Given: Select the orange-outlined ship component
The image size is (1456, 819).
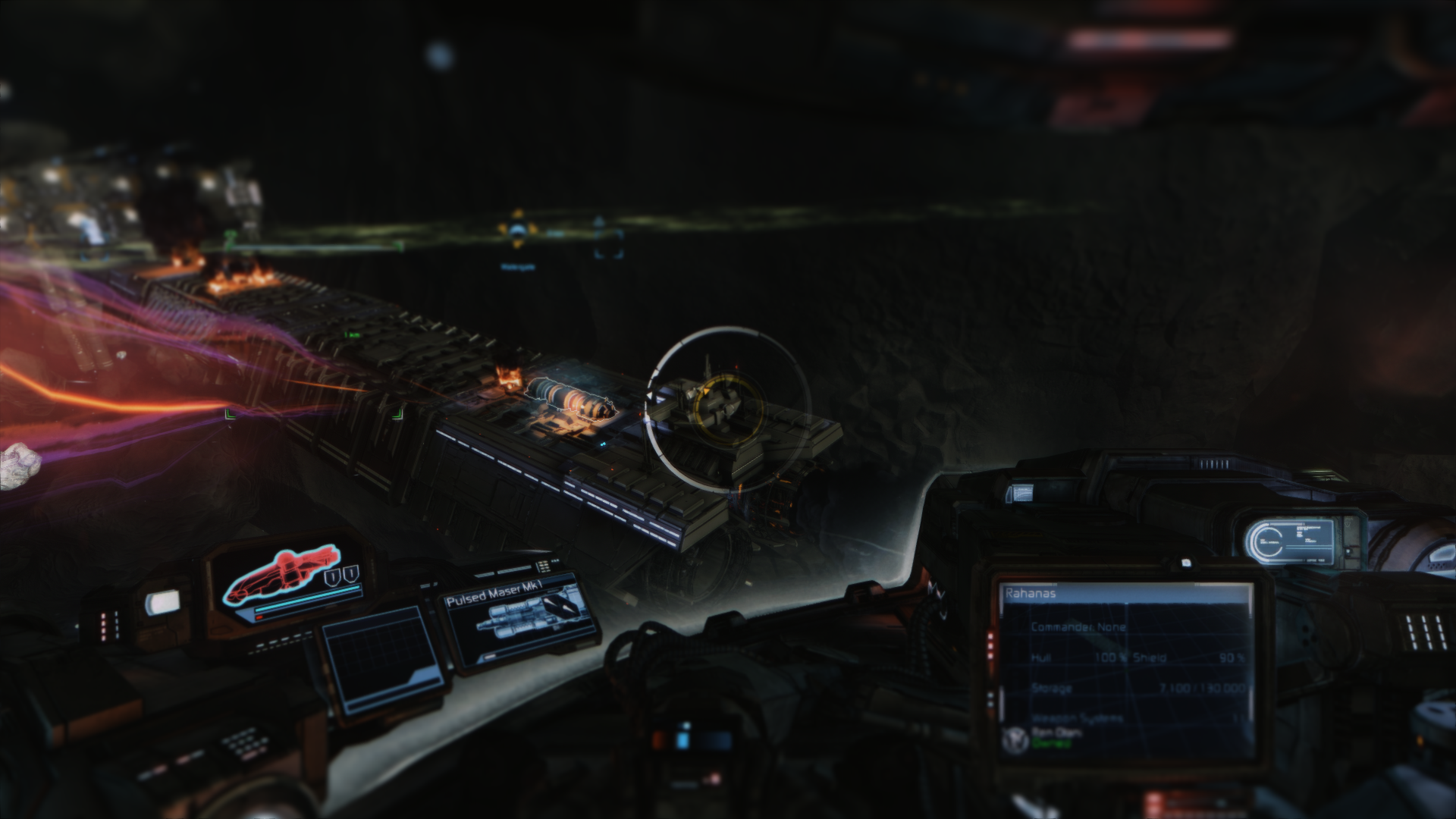Looking at the screenshot, I should pos(567,399).
